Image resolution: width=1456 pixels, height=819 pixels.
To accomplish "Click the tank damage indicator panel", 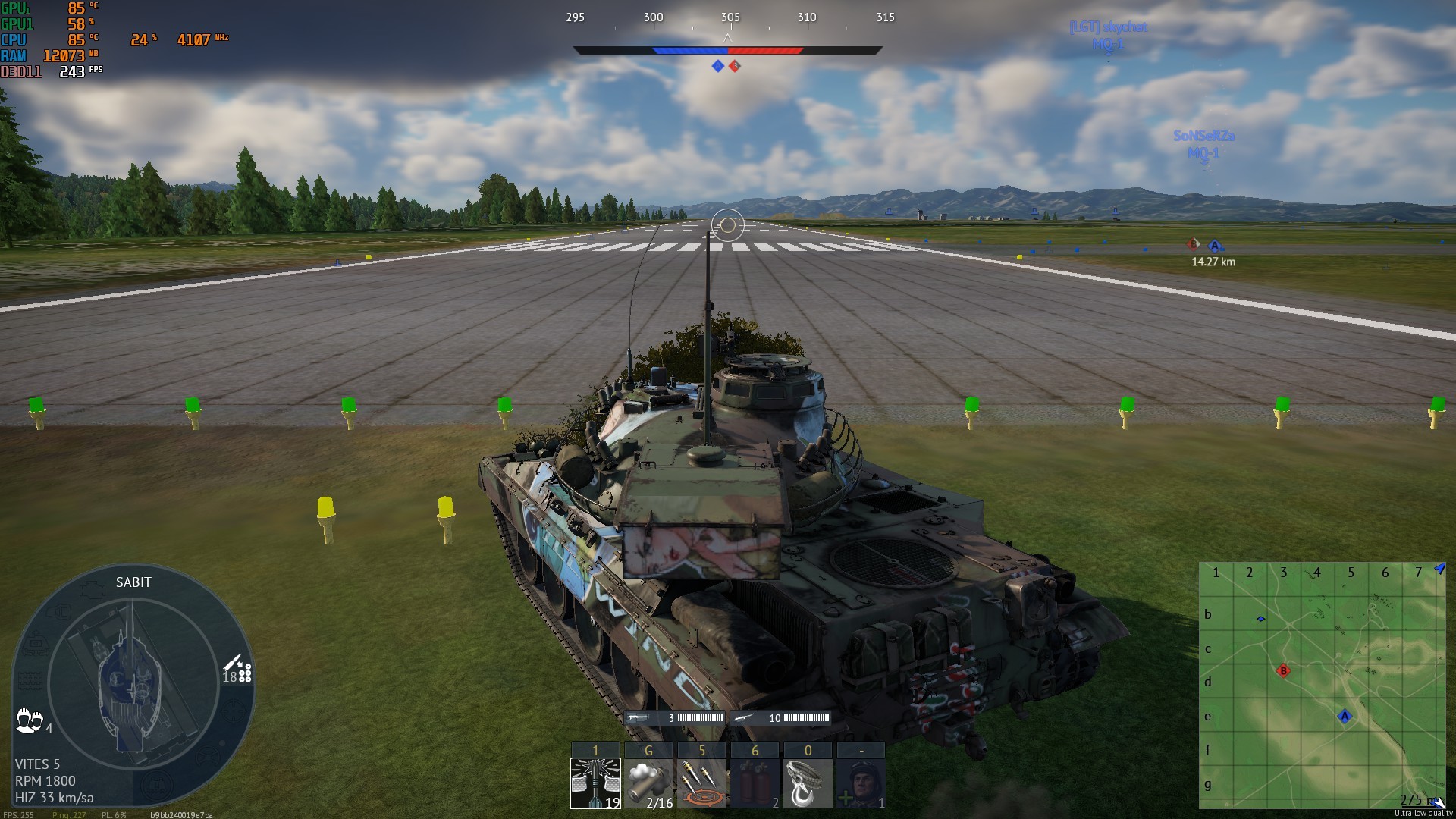I will pos(133,682).
